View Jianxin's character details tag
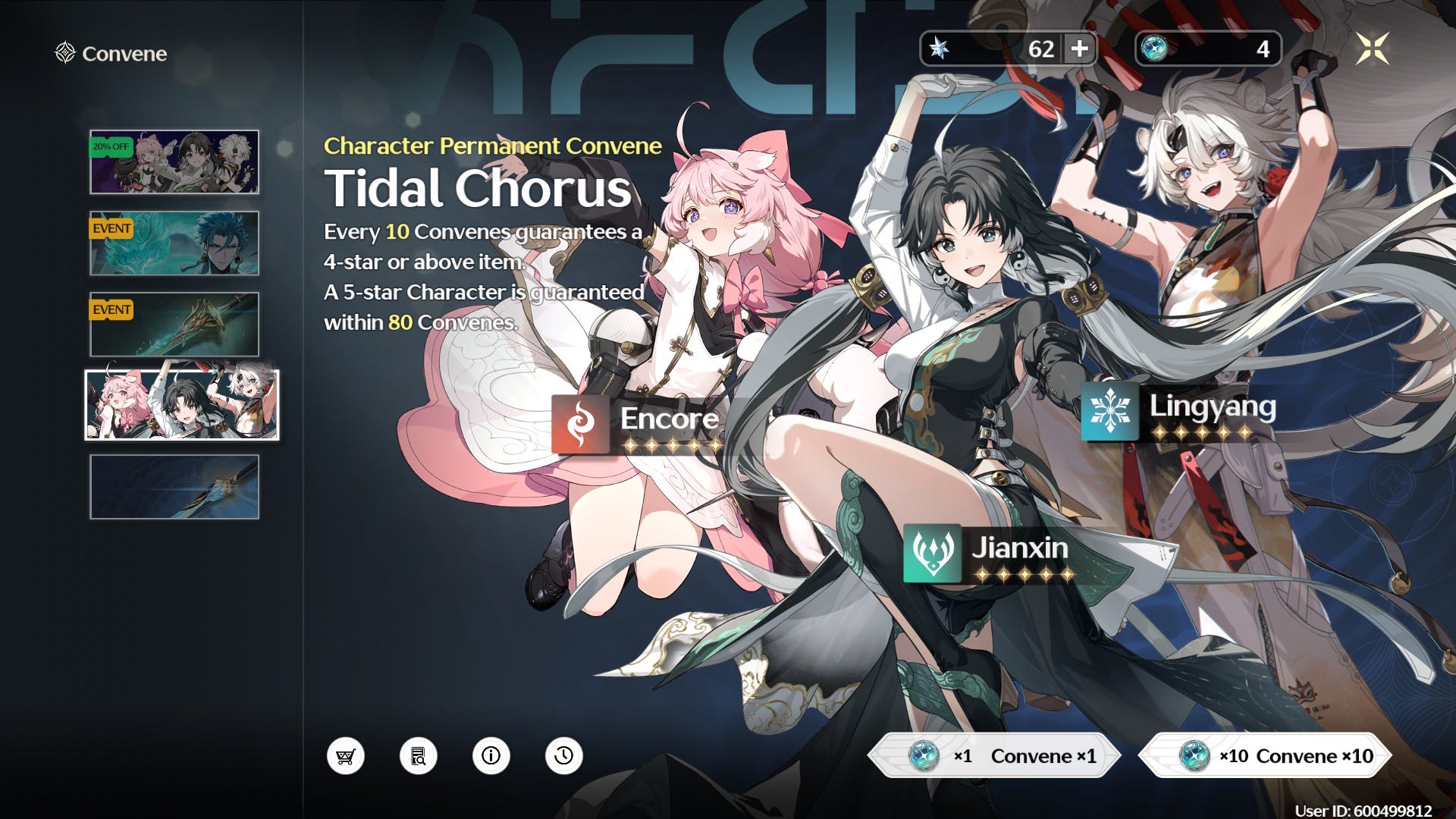The width and height of the screenshot is (1456, 819). point(987,554)
